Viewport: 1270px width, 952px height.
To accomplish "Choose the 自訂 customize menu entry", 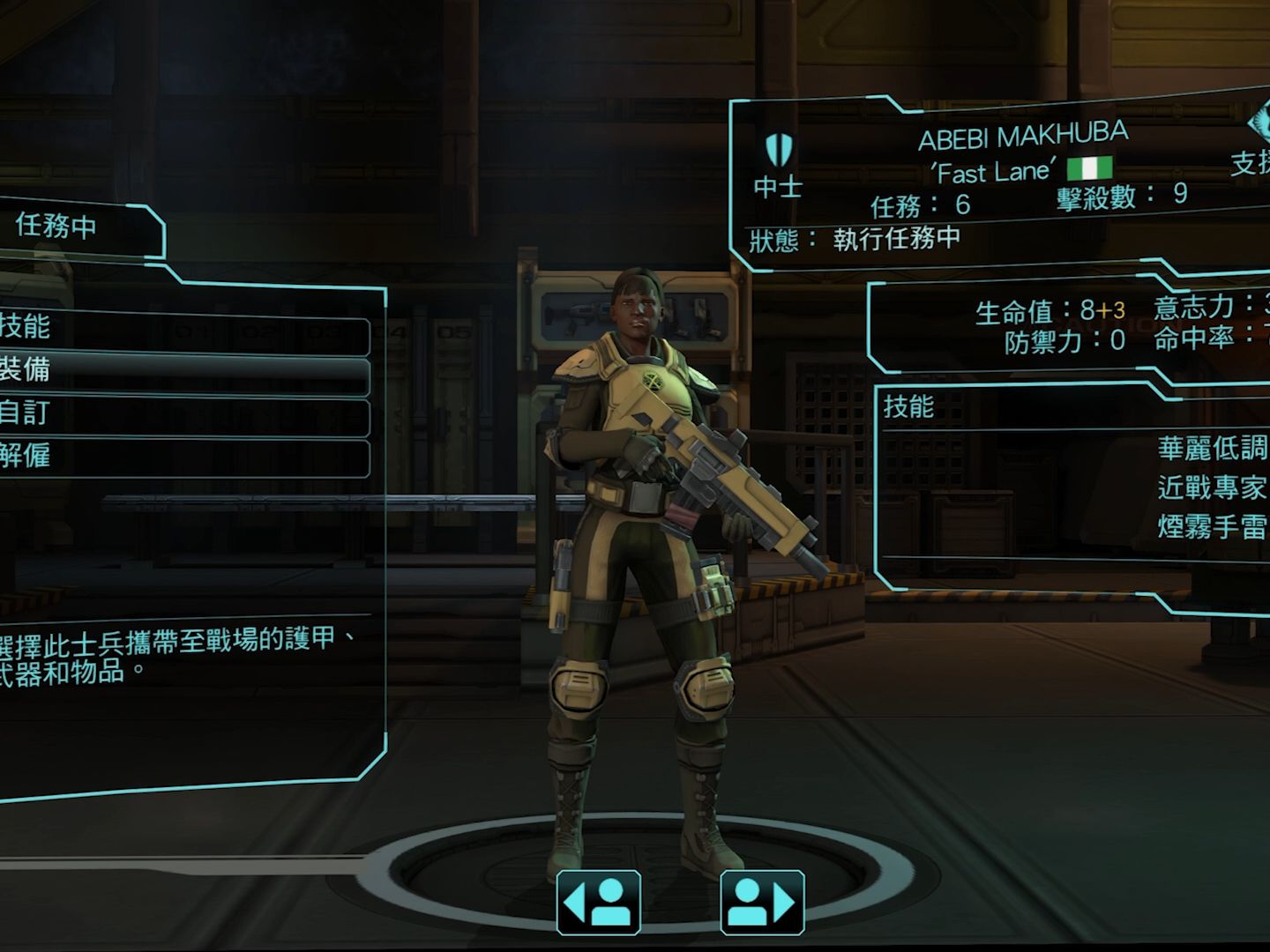I will pos(176,413).
